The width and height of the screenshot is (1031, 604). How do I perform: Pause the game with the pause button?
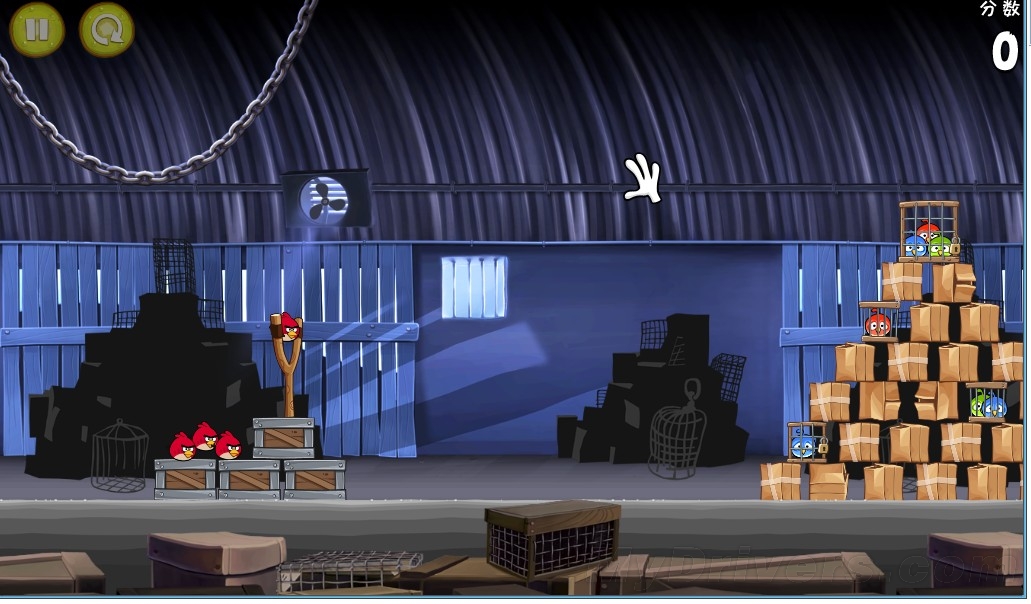[x=37, y=30]
